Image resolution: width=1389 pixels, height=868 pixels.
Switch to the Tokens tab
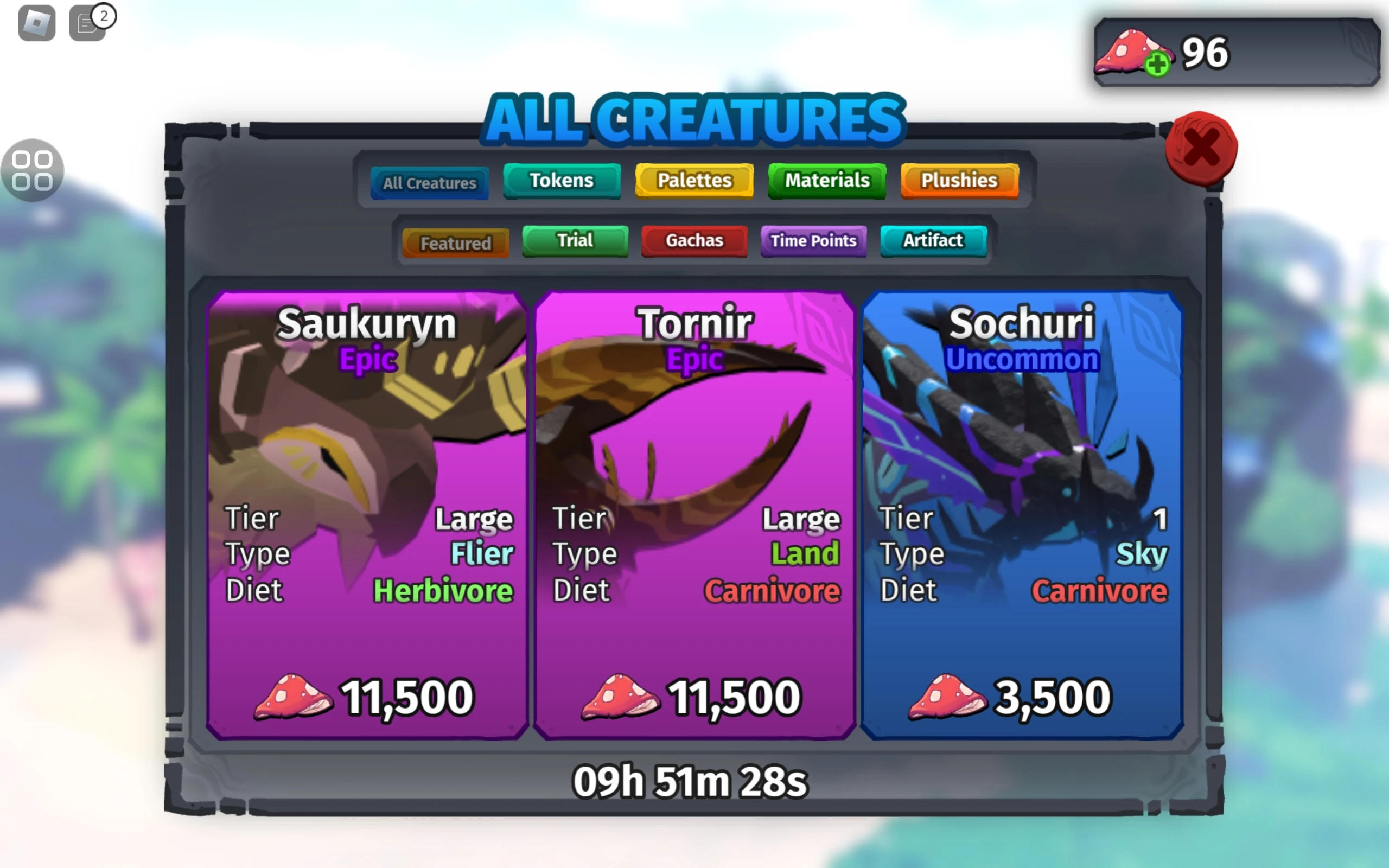(562, 180)
